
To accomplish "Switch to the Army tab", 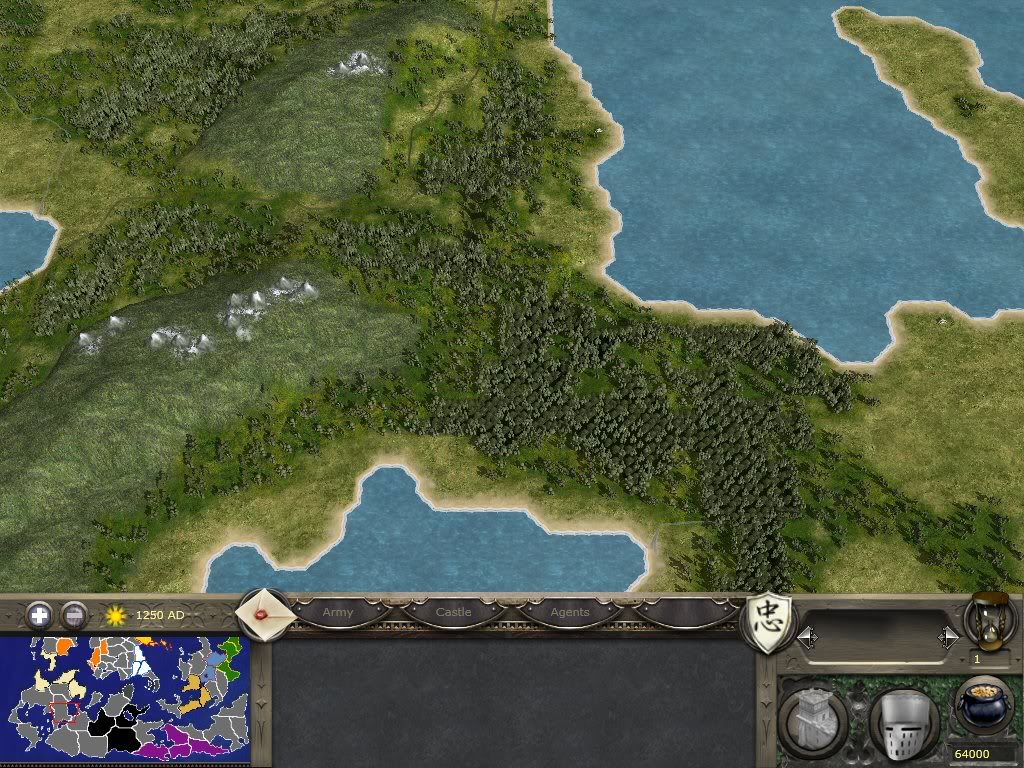I will [x=338, y=612].
